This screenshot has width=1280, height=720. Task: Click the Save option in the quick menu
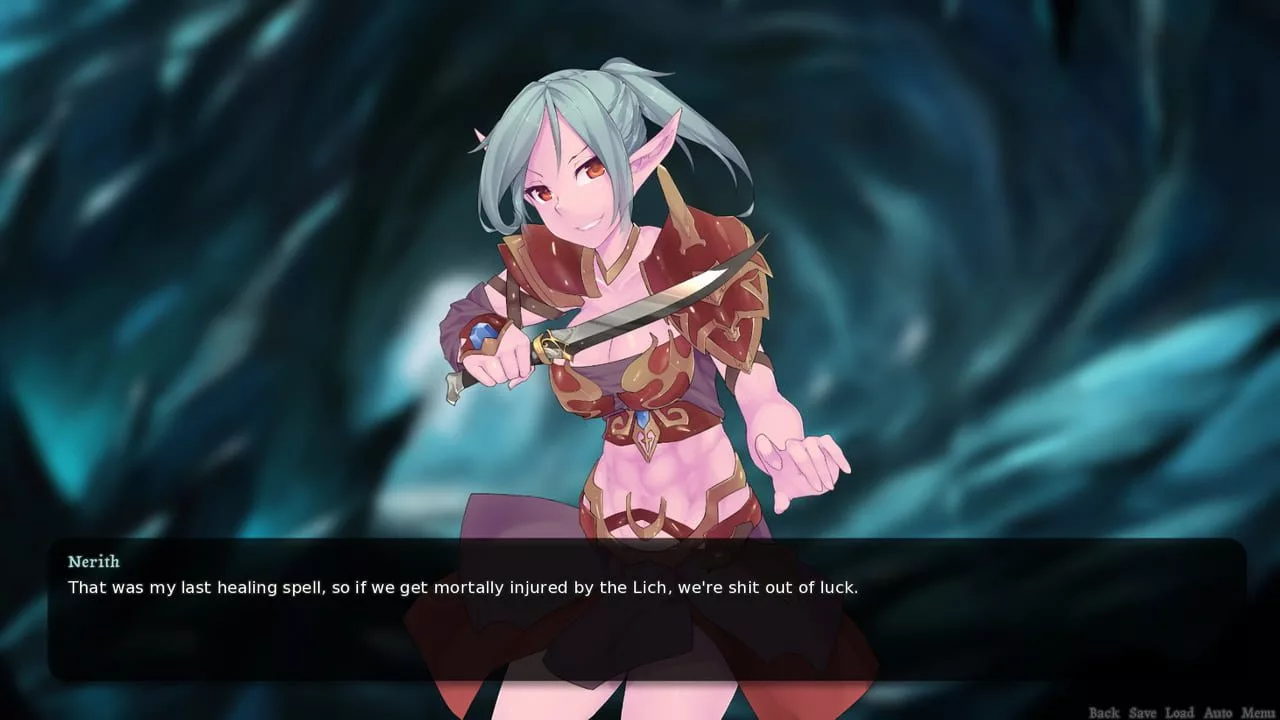pos(1142,712)
